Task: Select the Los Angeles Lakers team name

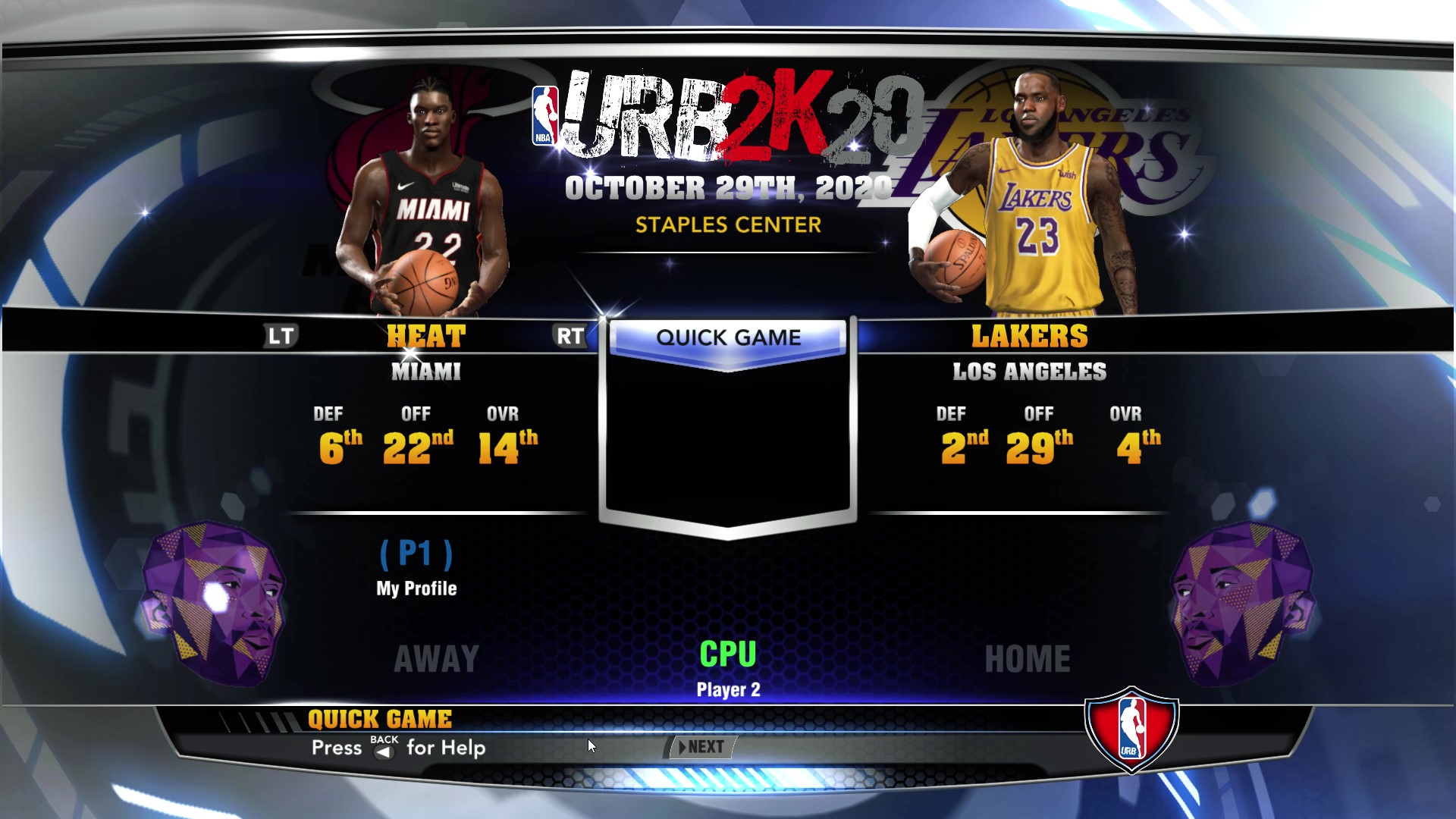Action: coord(1029,337)
